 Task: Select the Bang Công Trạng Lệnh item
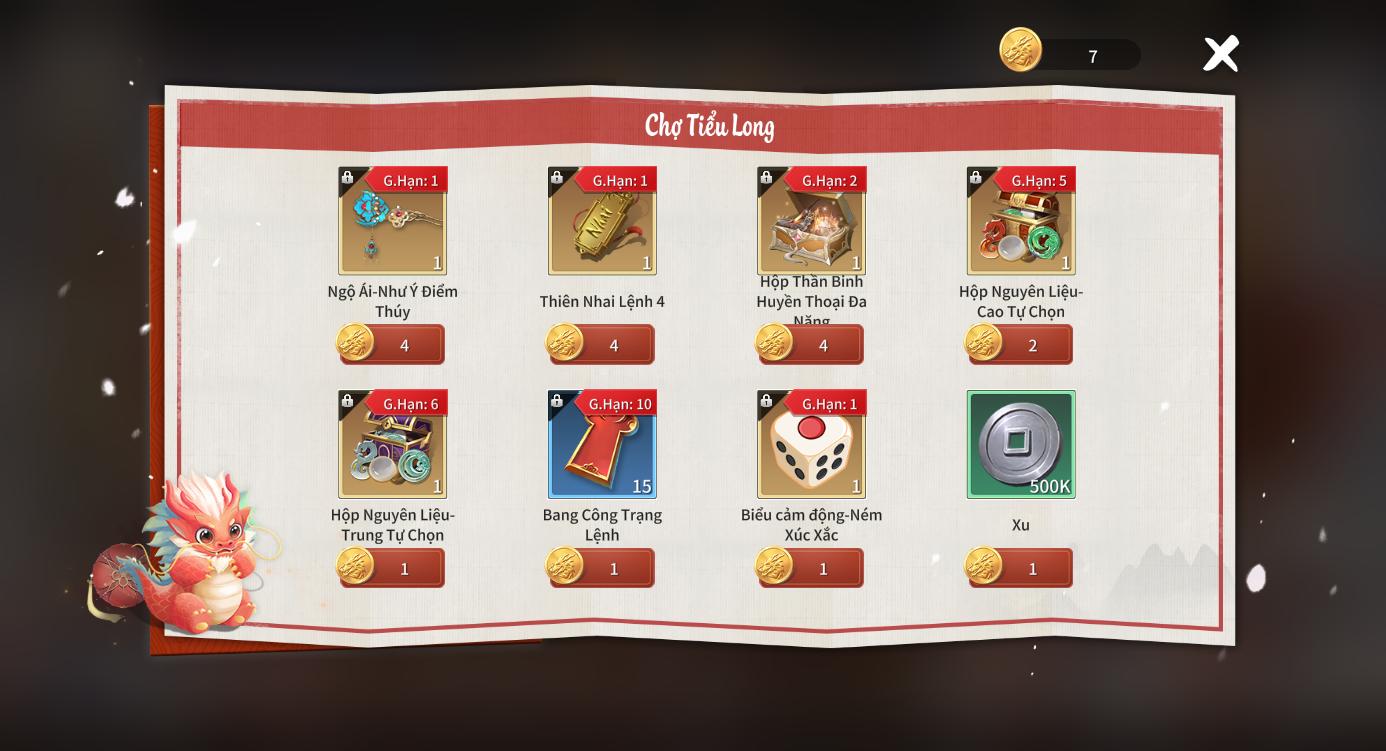(602, 445)
